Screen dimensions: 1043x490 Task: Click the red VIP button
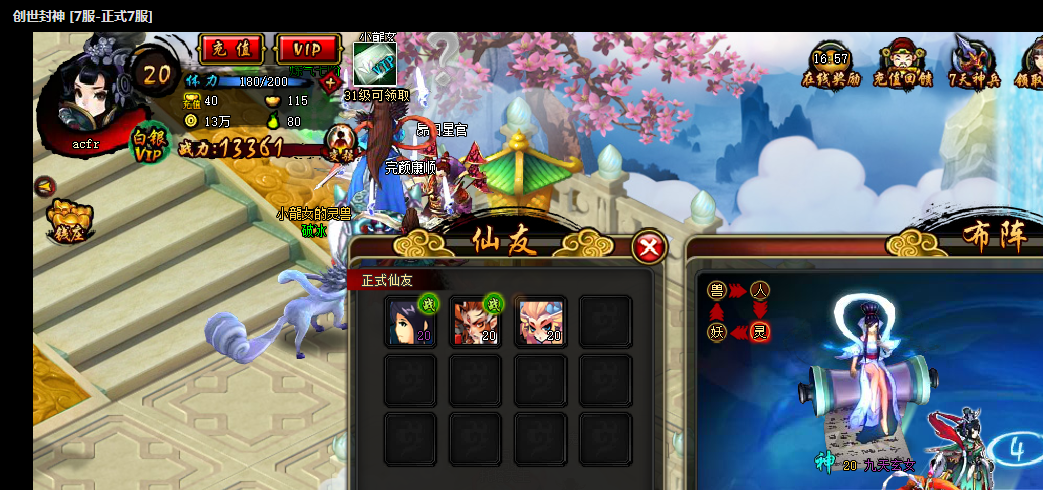coord(308,49)
